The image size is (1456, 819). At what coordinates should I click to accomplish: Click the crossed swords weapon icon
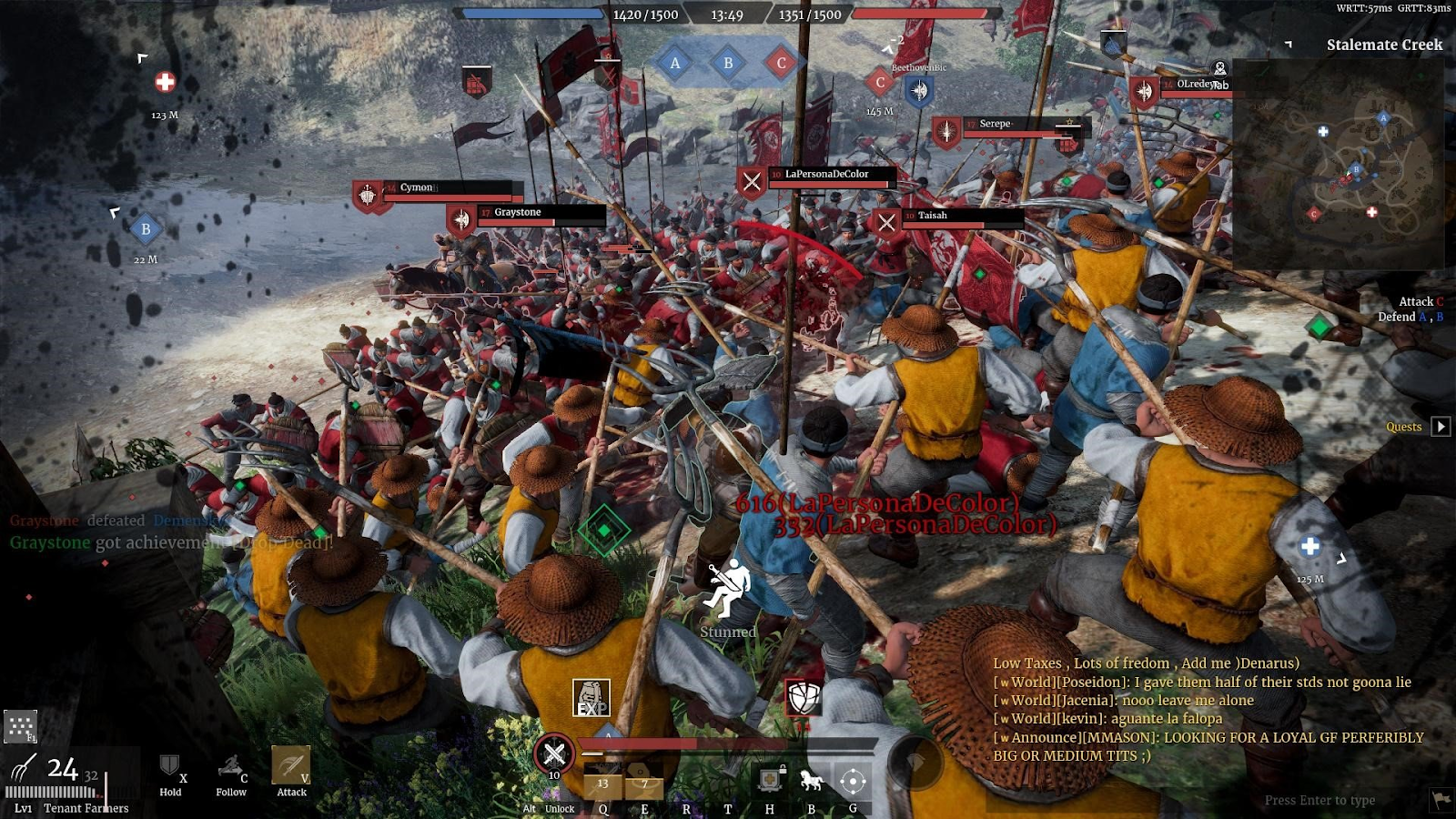[x=553, y=753]
